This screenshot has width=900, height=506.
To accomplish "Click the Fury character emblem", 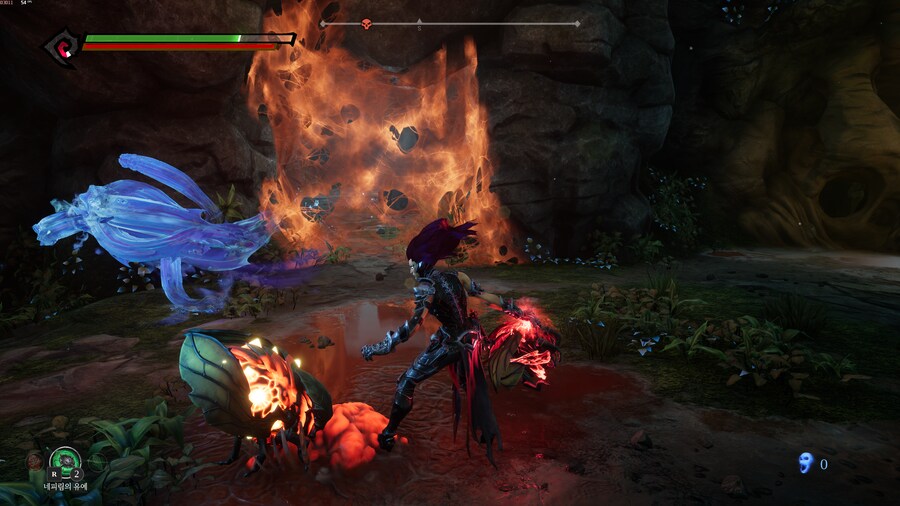I will click(63, 45).
